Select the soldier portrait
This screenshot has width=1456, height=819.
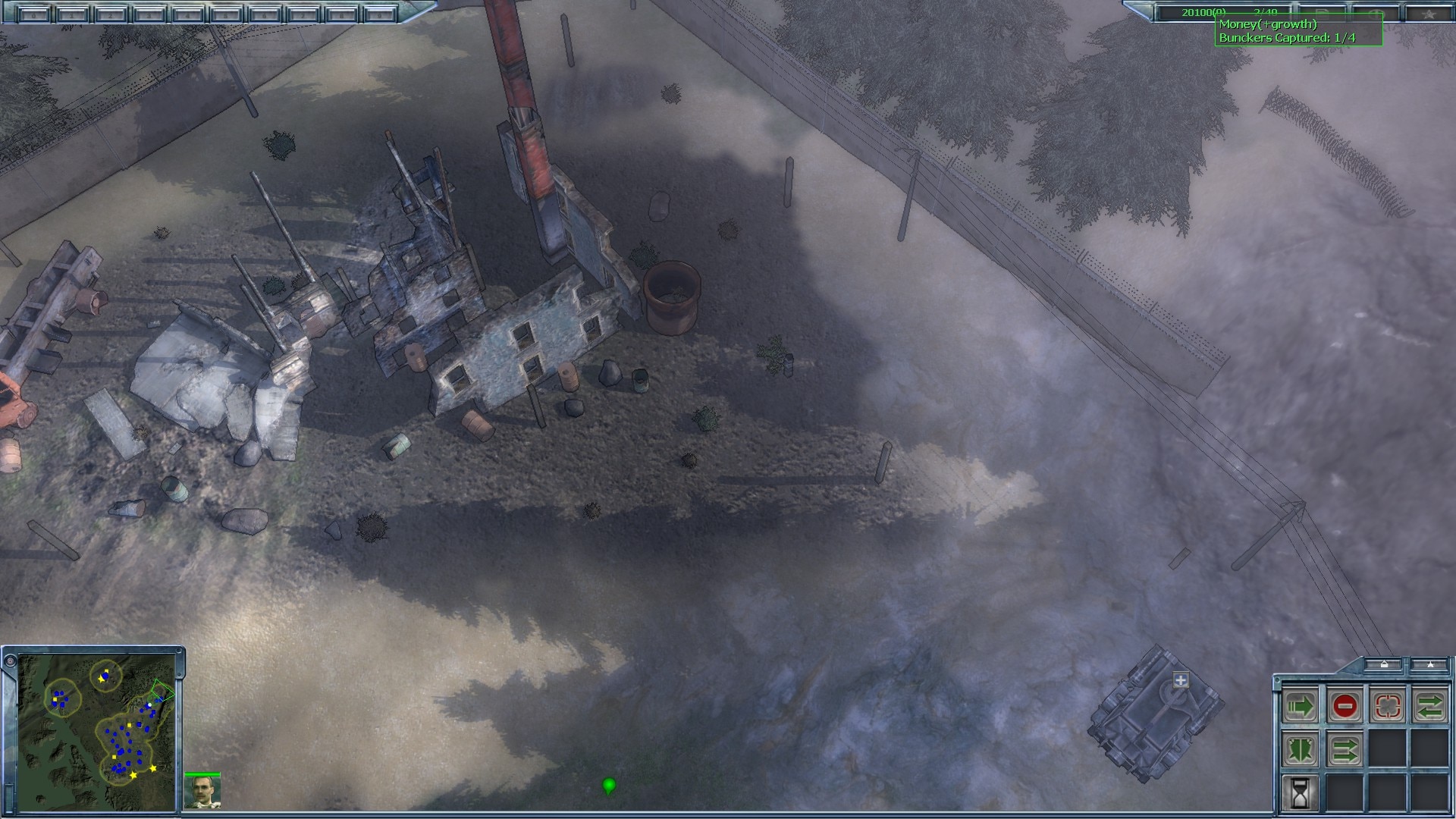[x=202, y=792]
